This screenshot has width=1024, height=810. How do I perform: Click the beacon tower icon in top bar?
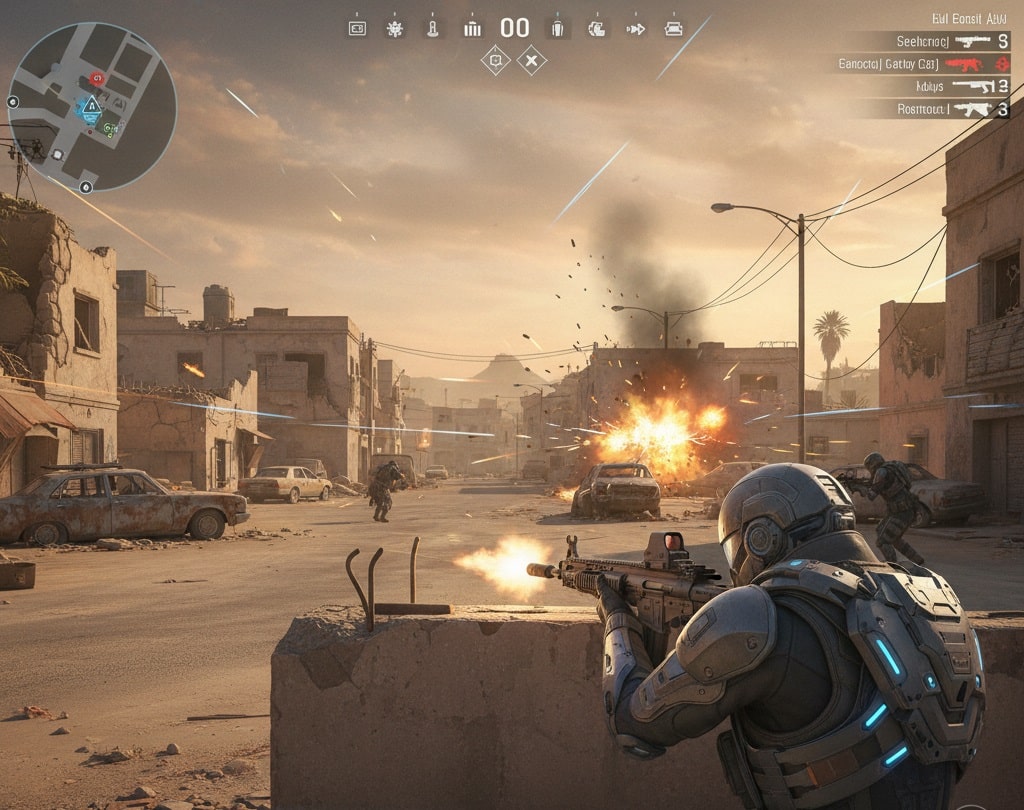coord(432,28)
